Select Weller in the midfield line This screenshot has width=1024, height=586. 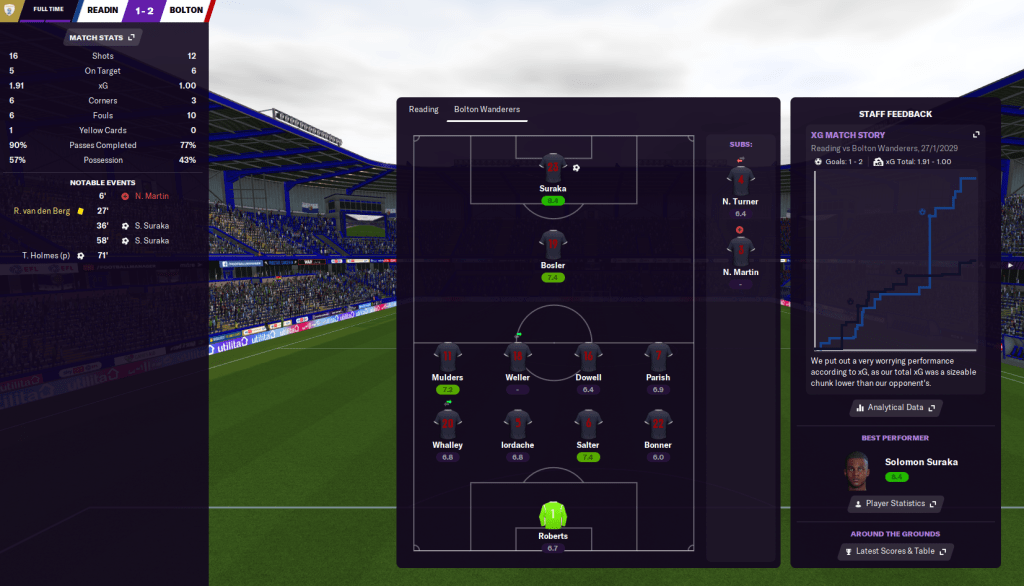coord(517,356)
